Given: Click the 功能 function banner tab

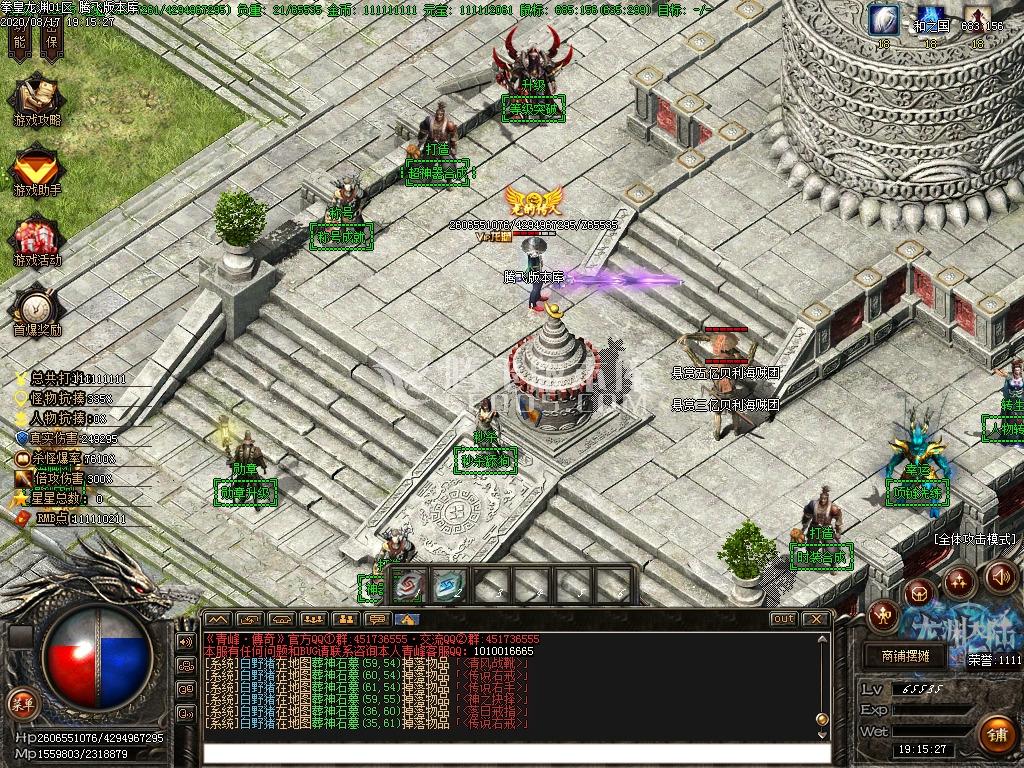Looking at the screenshot, I should click(21, 40).
